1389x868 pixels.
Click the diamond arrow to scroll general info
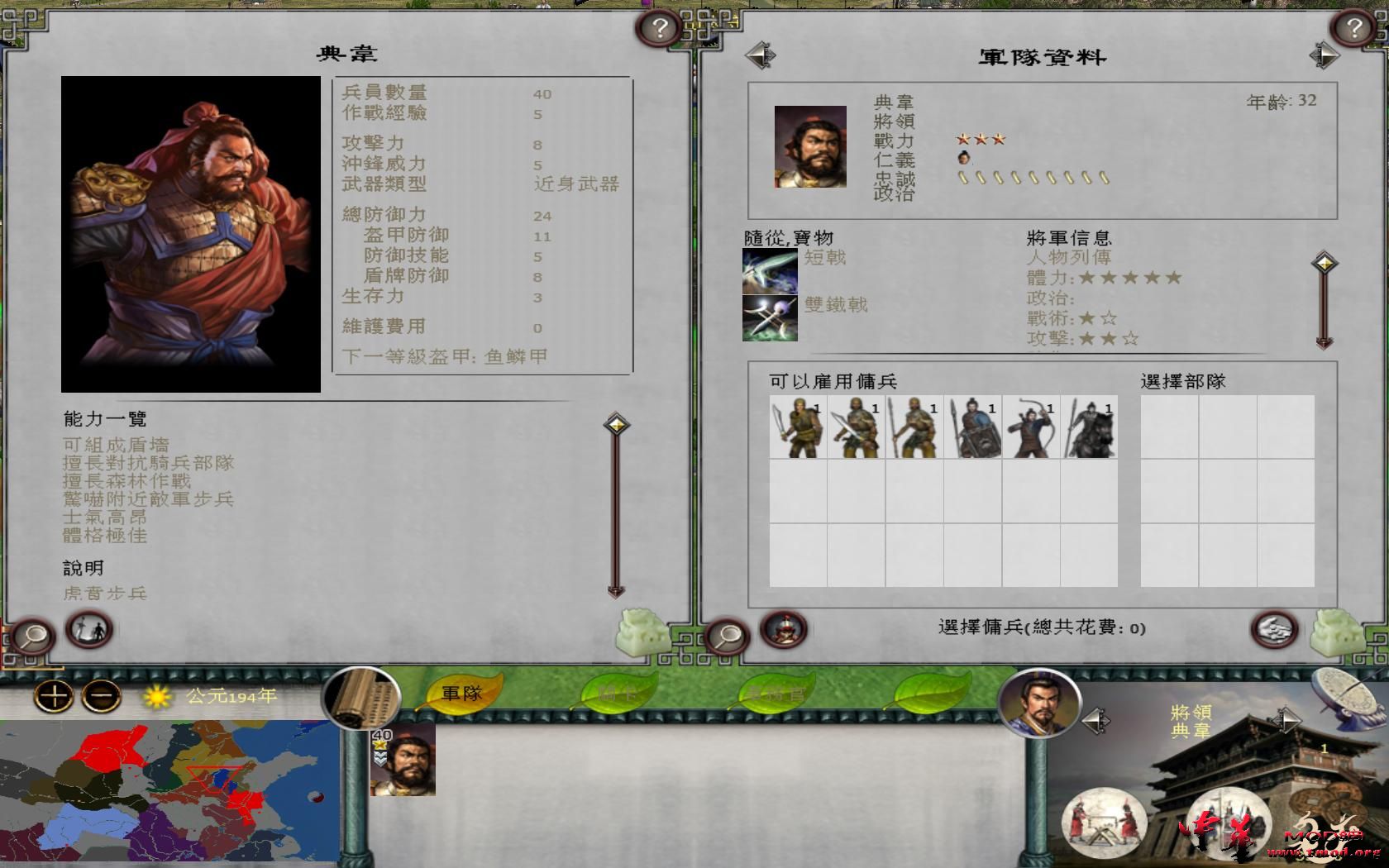click(x=1324, y=261)
